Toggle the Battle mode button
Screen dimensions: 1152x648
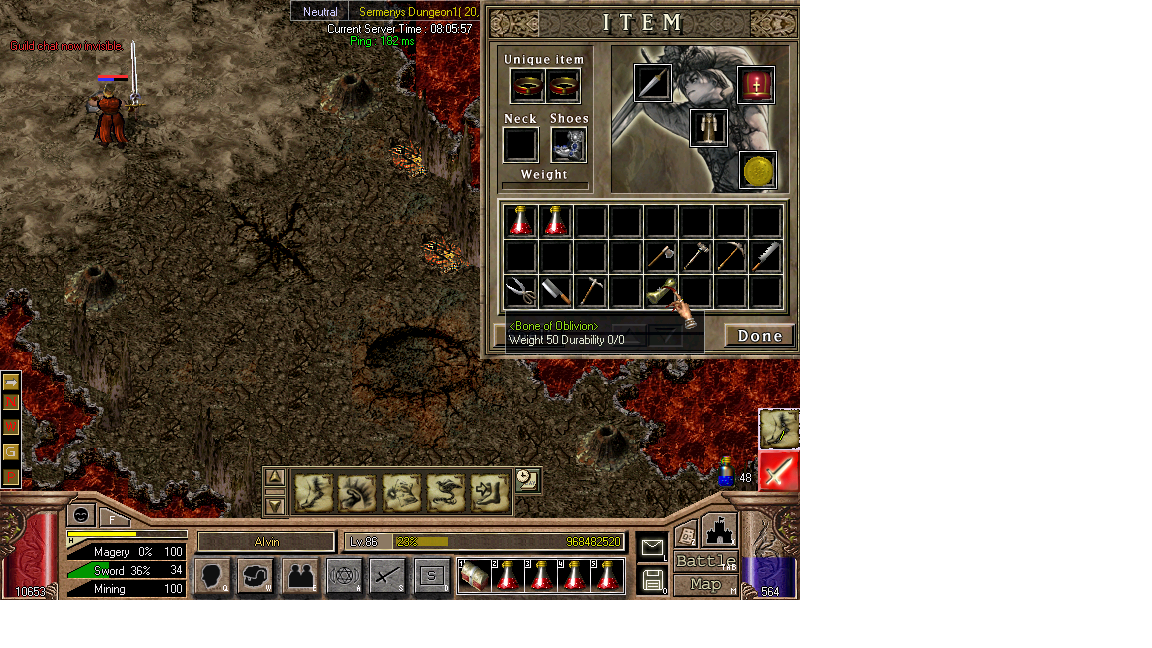point(705,561)
